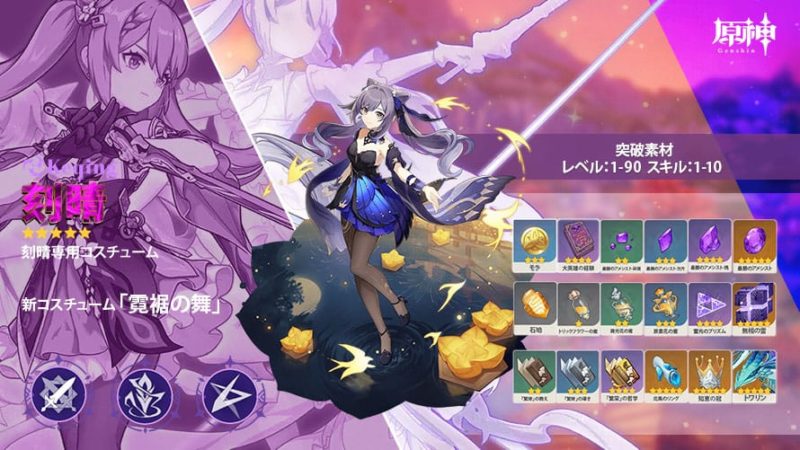Image resolution: width=800 pixels, height=450 pixels.
Task: Click the purple experience book item
Action: coord(578,240)
